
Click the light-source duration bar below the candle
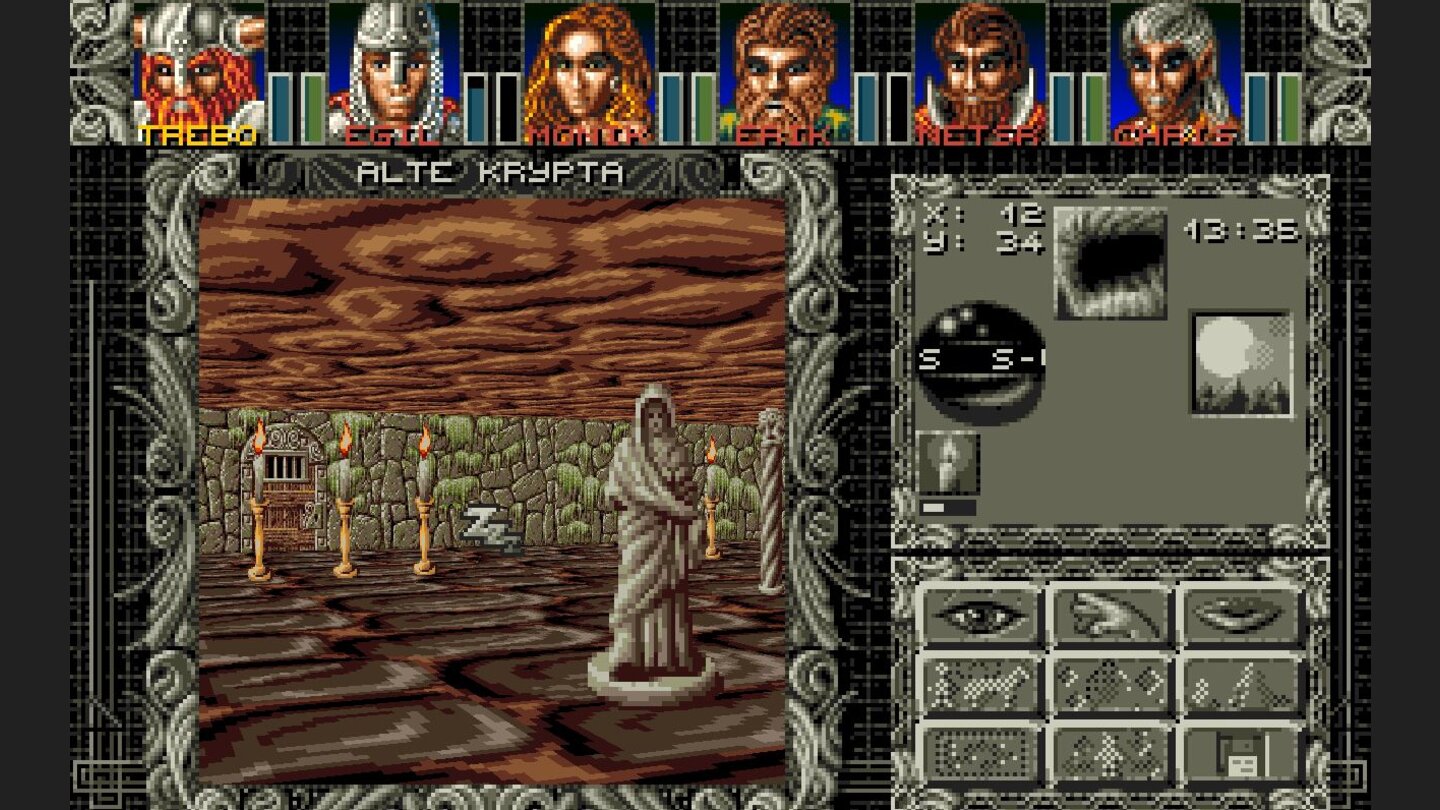pos(950,506)
